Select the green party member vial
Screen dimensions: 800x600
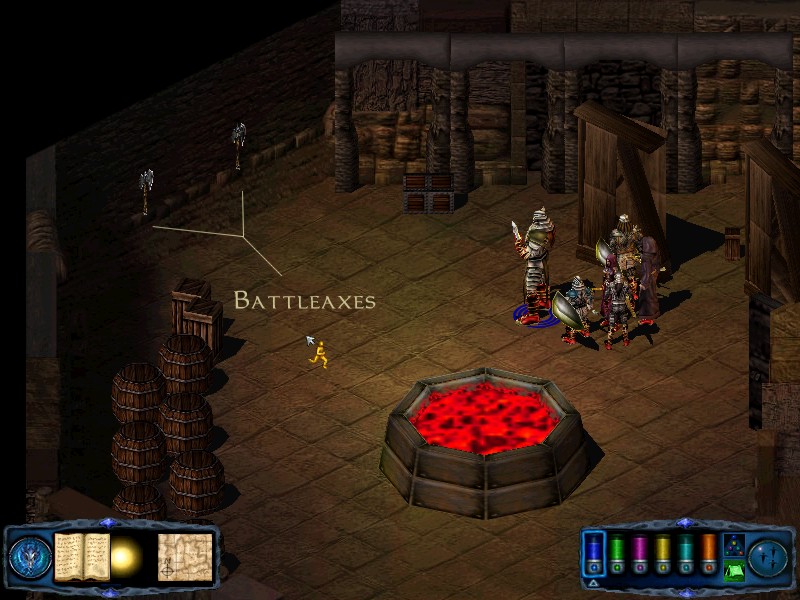pyautogui.click(x=617, y=553)
